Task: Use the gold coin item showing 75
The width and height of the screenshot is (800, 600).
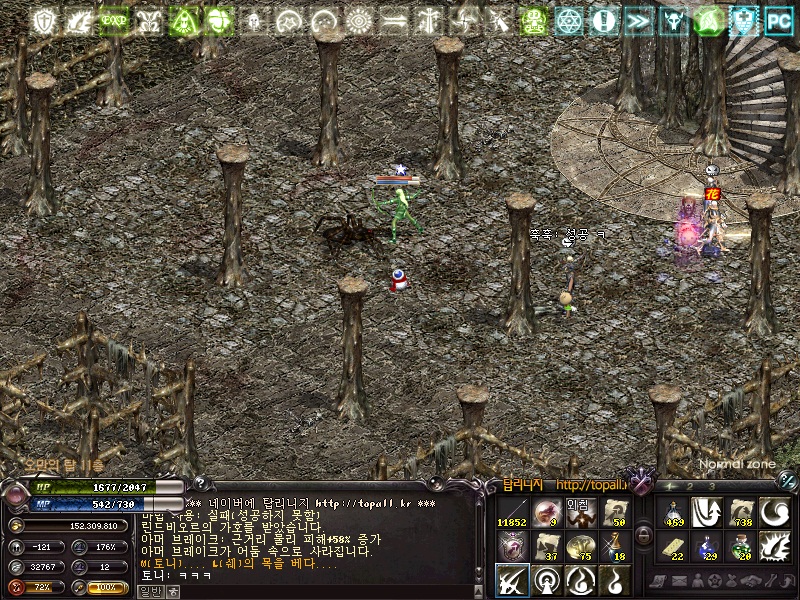Action: point(580,547)
